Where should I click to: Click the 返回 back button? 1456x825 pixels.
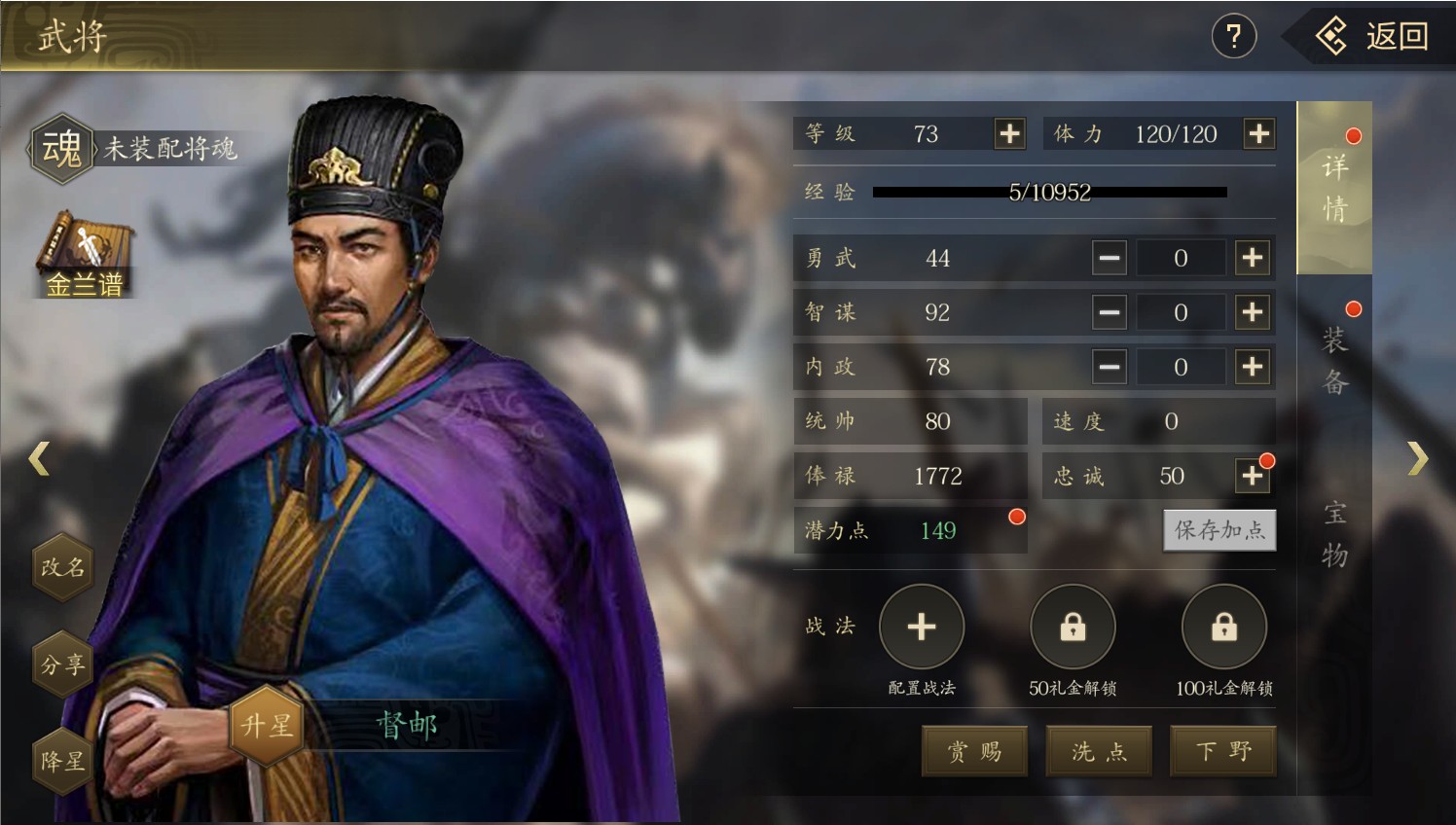pyautogui.click(x=1374, y=37)
